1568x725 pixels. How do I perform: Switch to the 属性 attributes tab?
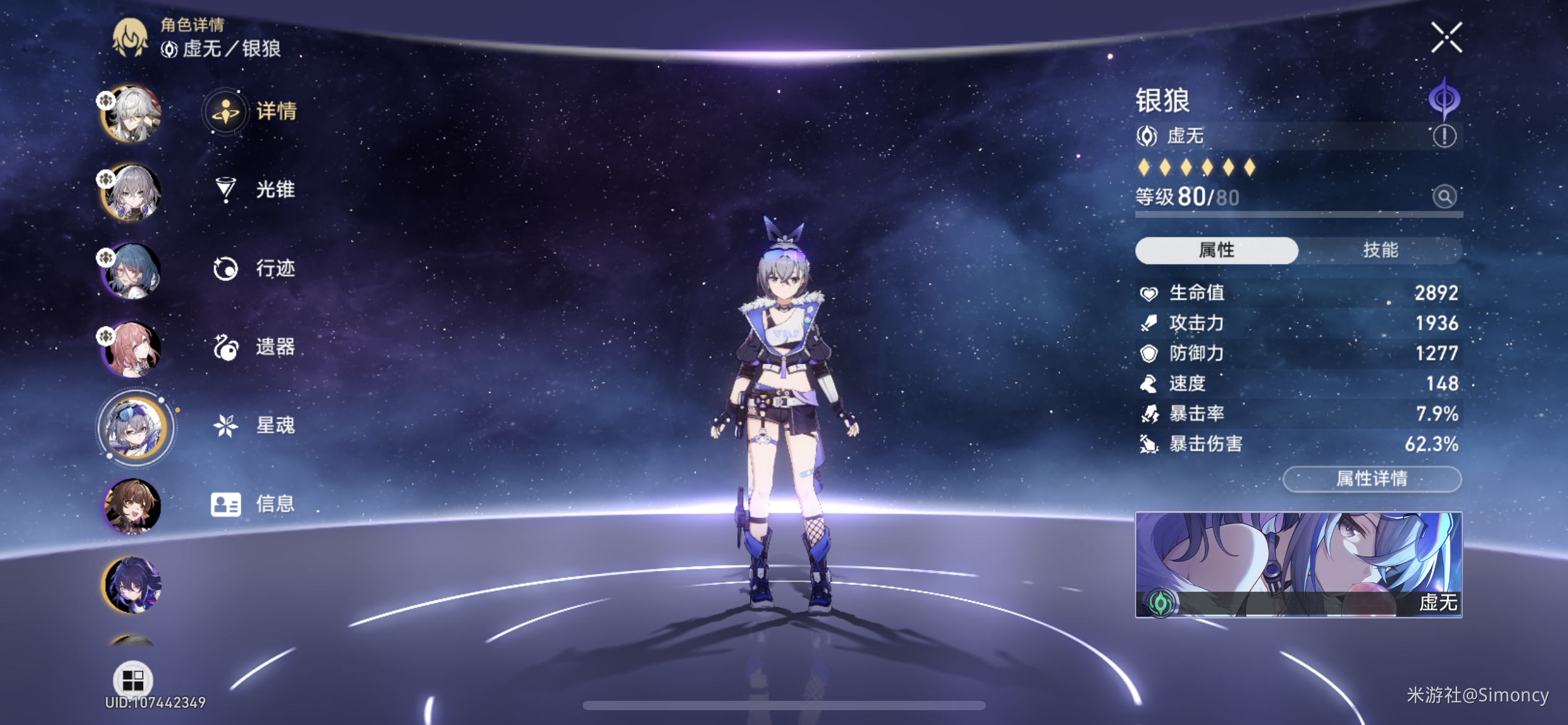[x=1216, y=250]
